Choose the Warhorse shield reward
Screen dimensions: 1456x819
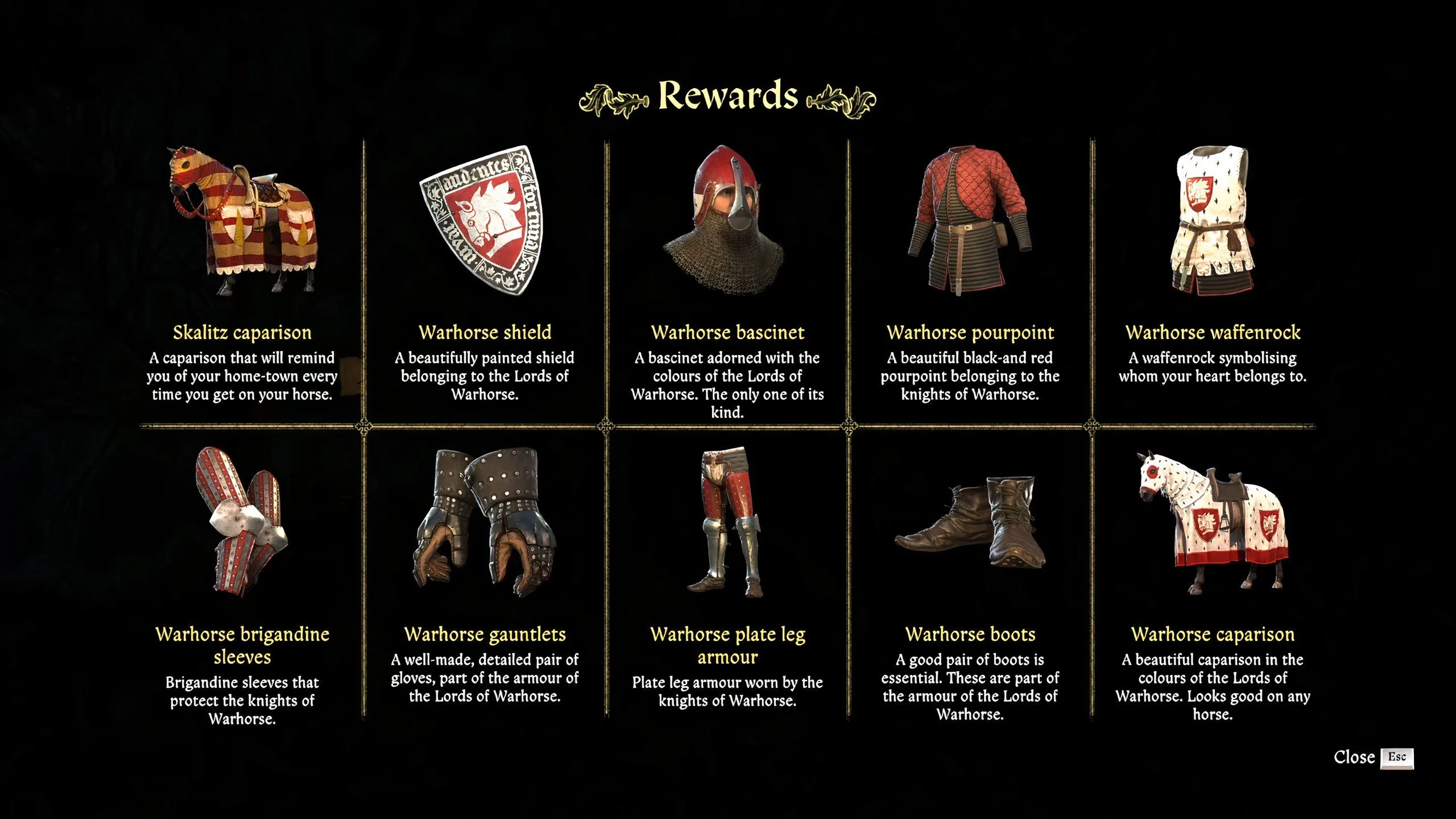tap(485, 222)
